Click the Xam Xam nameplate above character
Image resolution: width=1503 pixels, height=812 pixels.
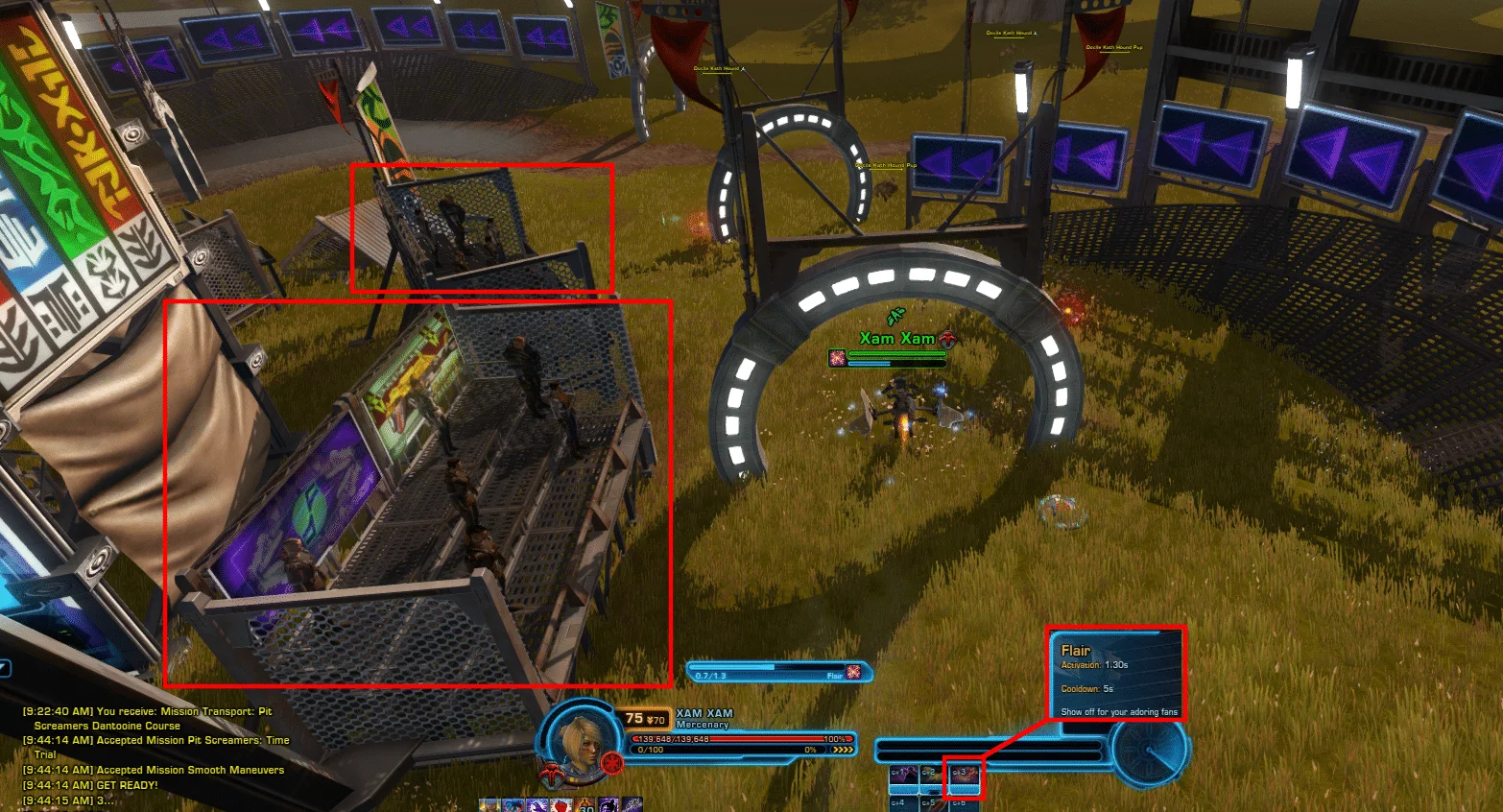tap(896, 339)
